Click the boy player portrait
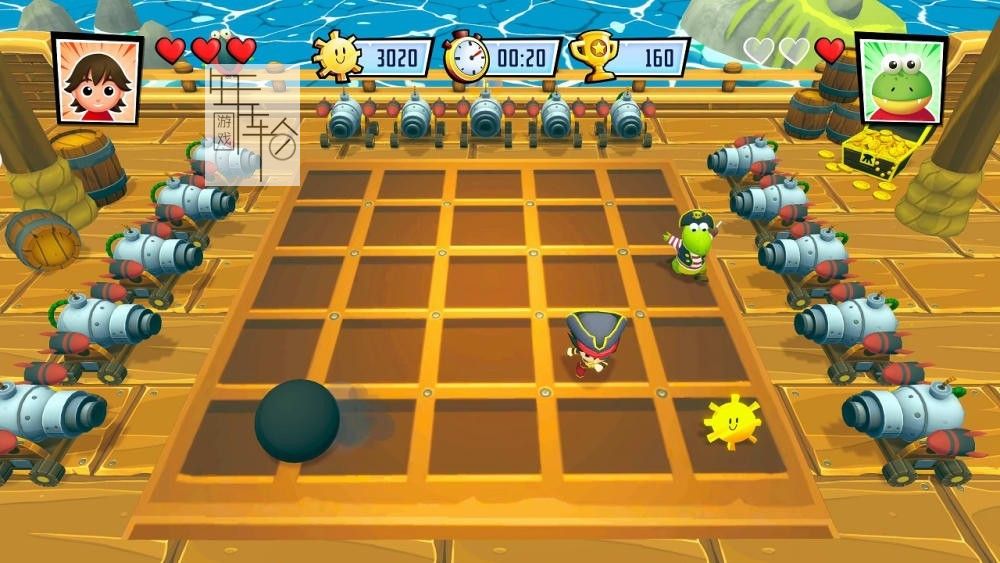 coord(96,79)
